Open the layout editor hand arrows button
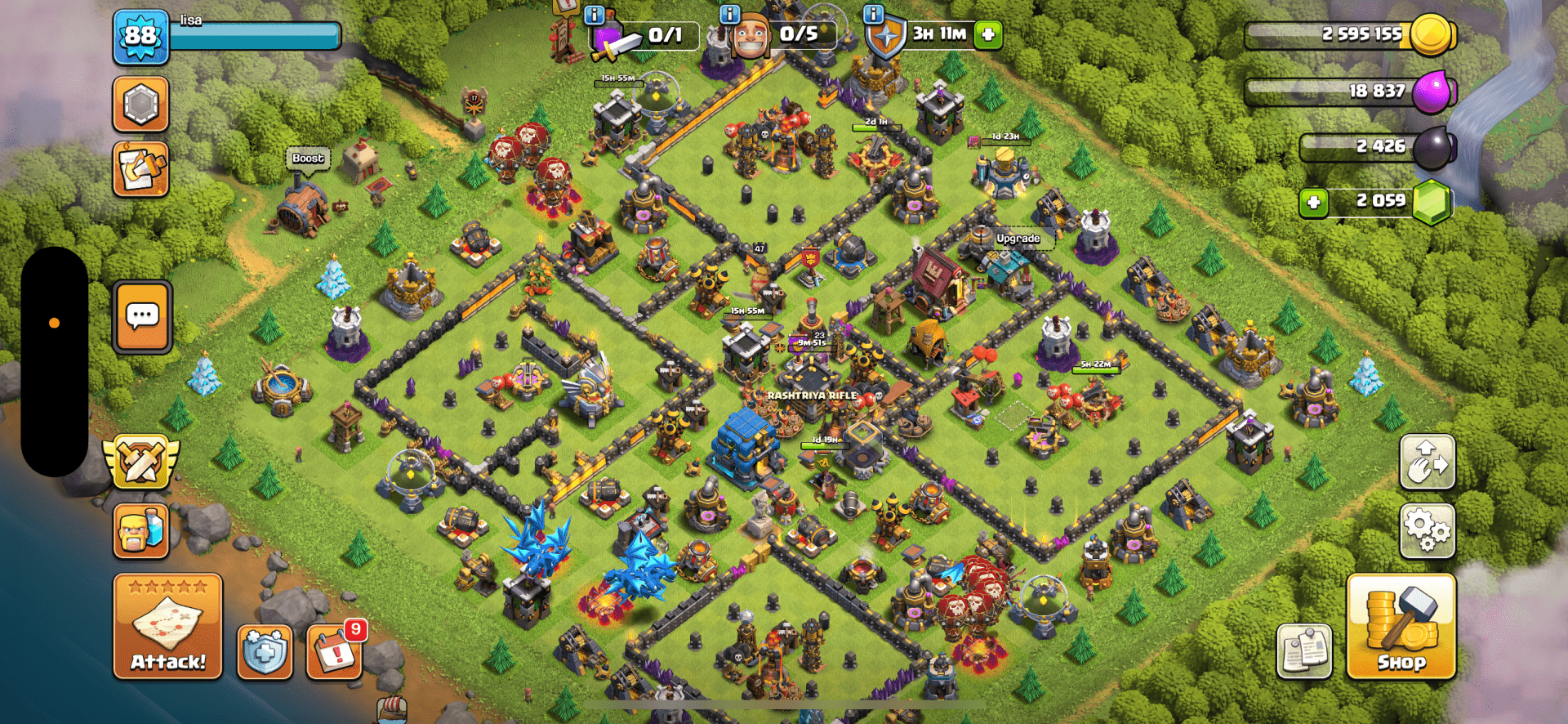This screenshot has height=724, width=1568. point(1427,463)
